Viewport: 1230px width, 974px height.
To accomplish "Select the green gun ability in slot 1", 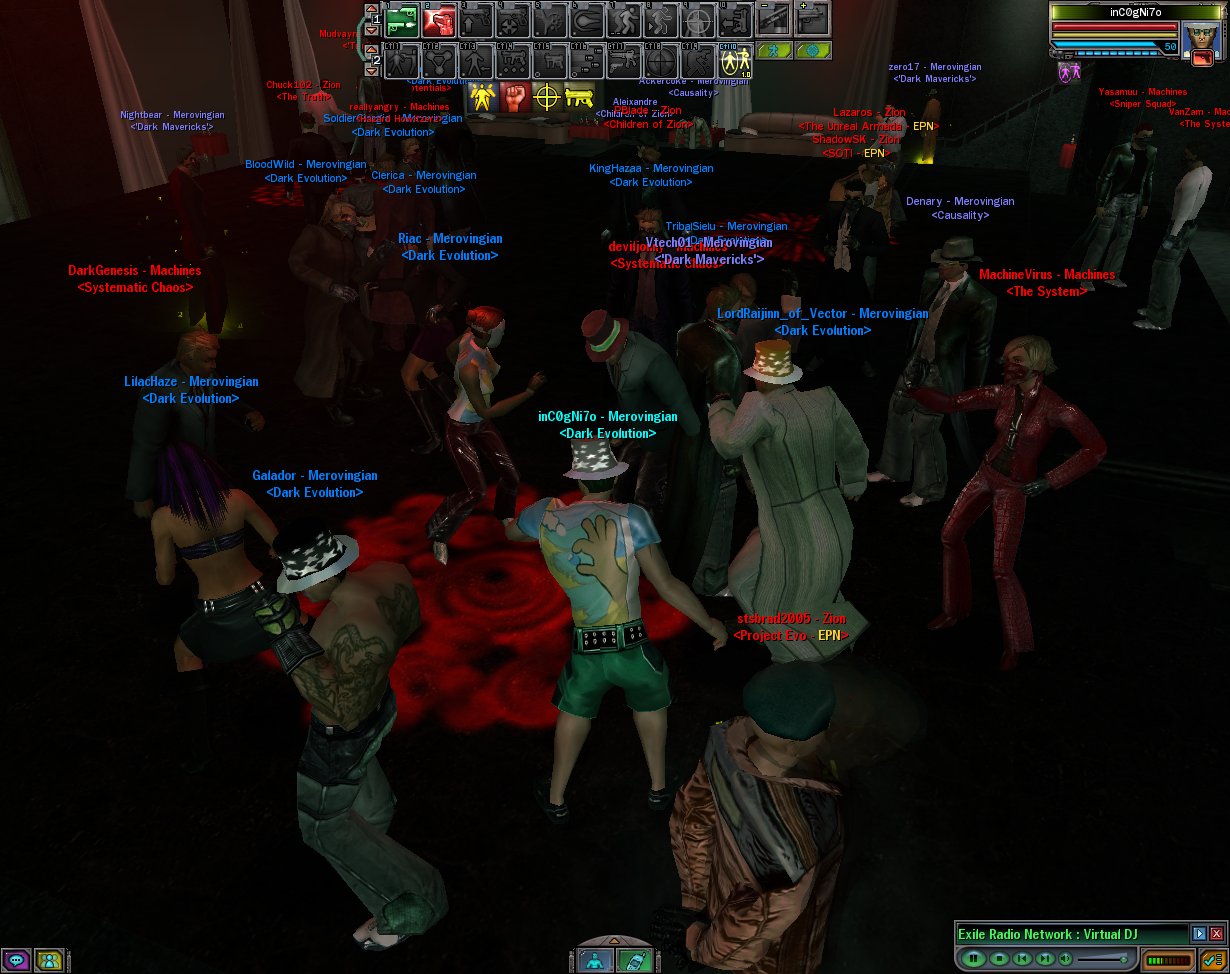I will coord(402,20).
